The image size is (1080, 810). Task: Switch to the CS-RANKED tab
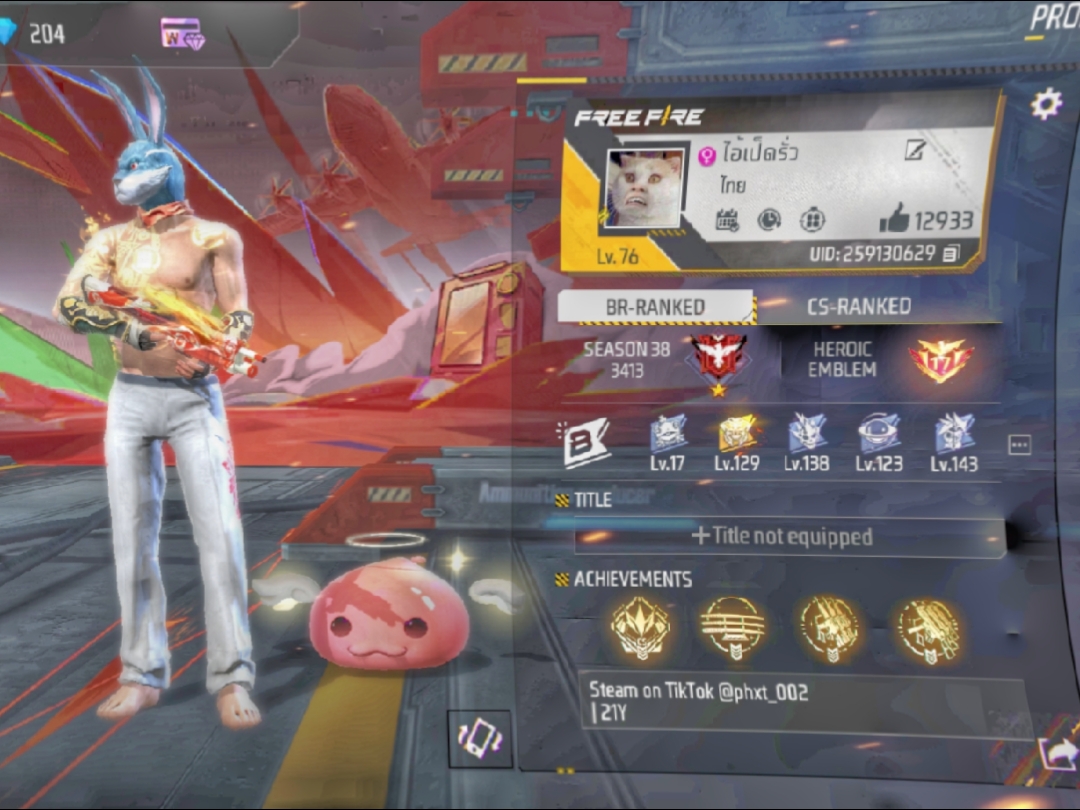point(858,307)
